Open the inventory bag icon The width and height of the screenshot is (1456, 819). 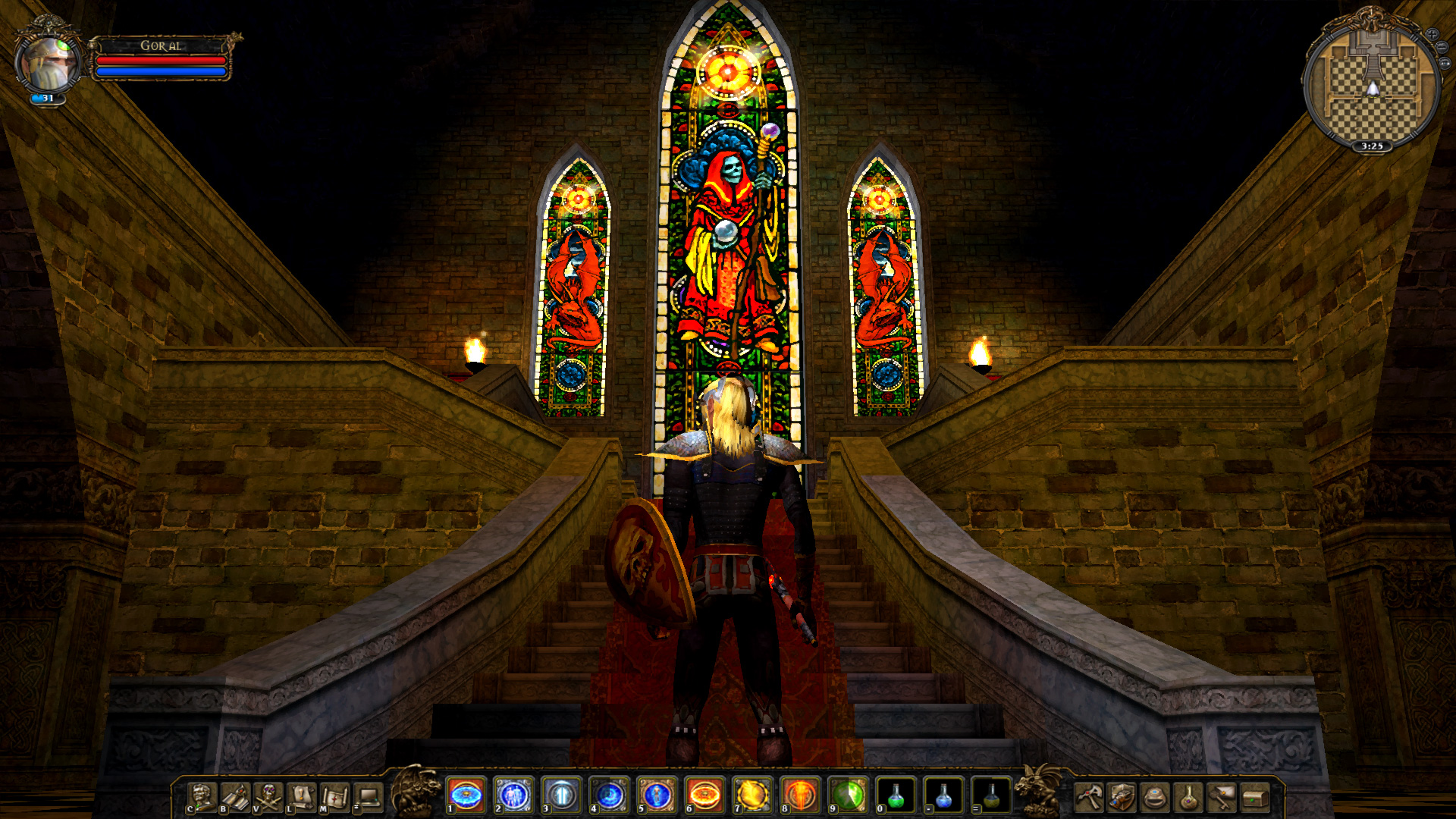tap(1154, 798)
